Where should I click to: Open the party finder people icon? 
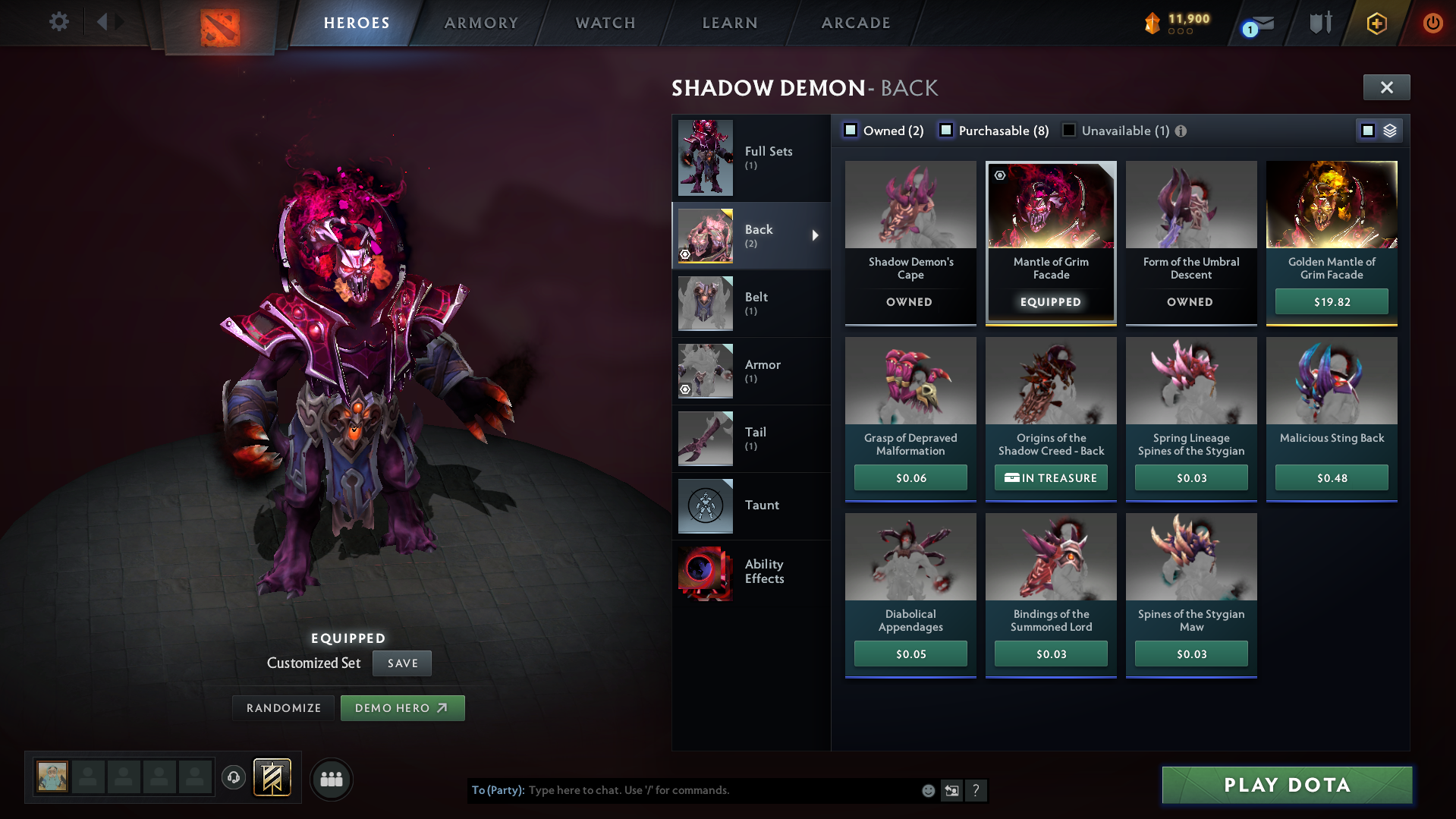pyautogui.click(x=331, y=779)
